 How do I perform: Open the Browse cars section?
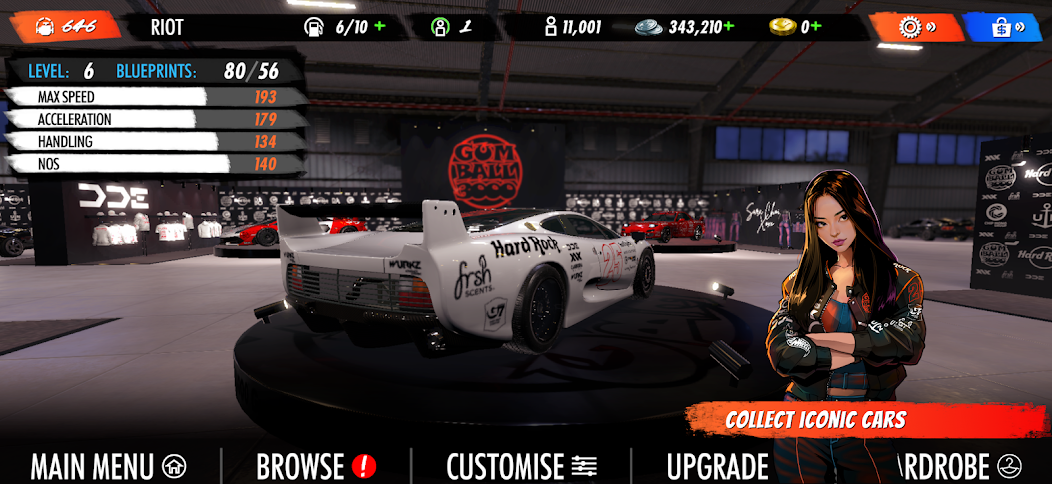coord(315,466)
